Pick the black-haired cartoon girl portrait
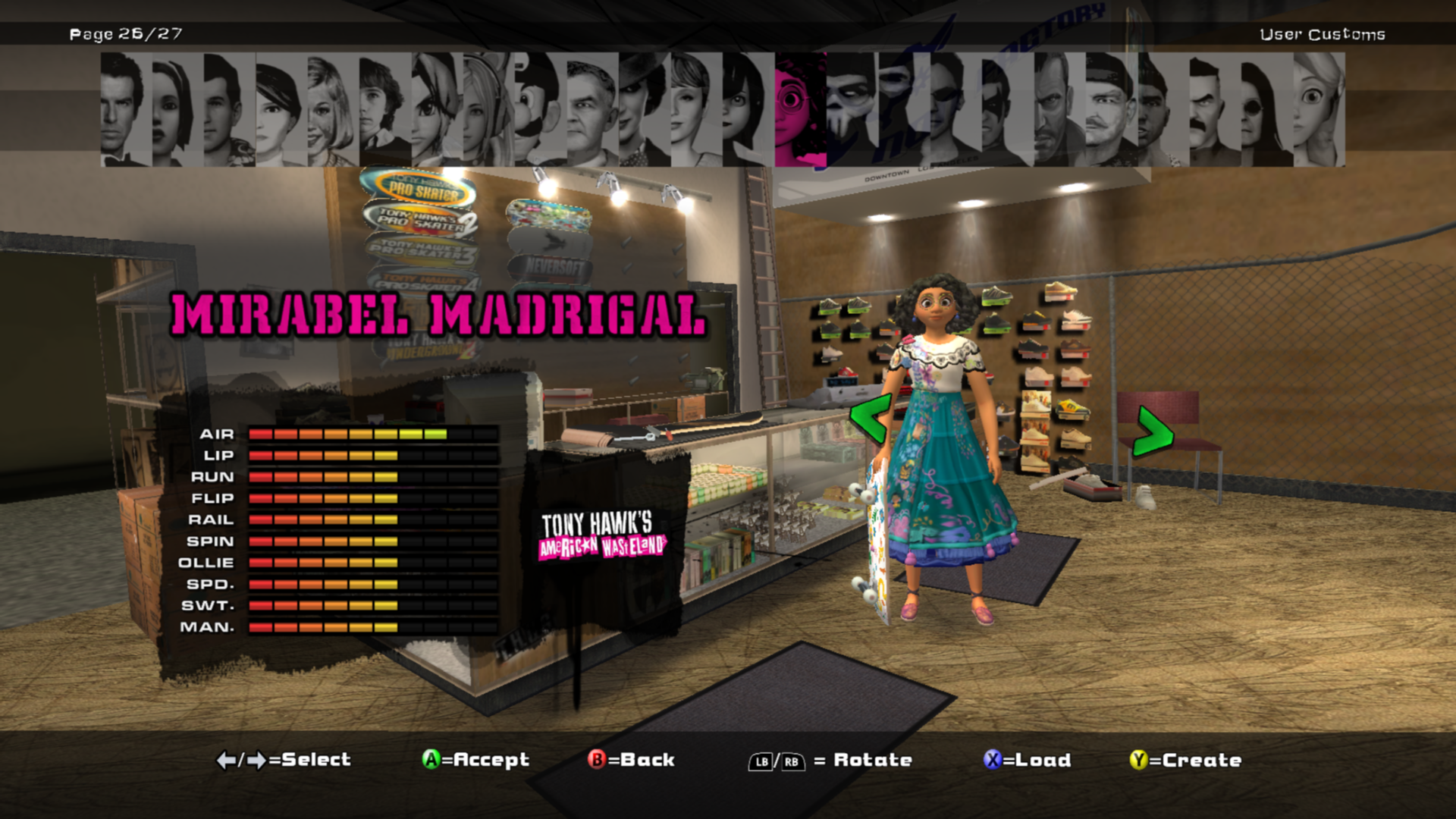1456x819 pixels. coord(747,110)
